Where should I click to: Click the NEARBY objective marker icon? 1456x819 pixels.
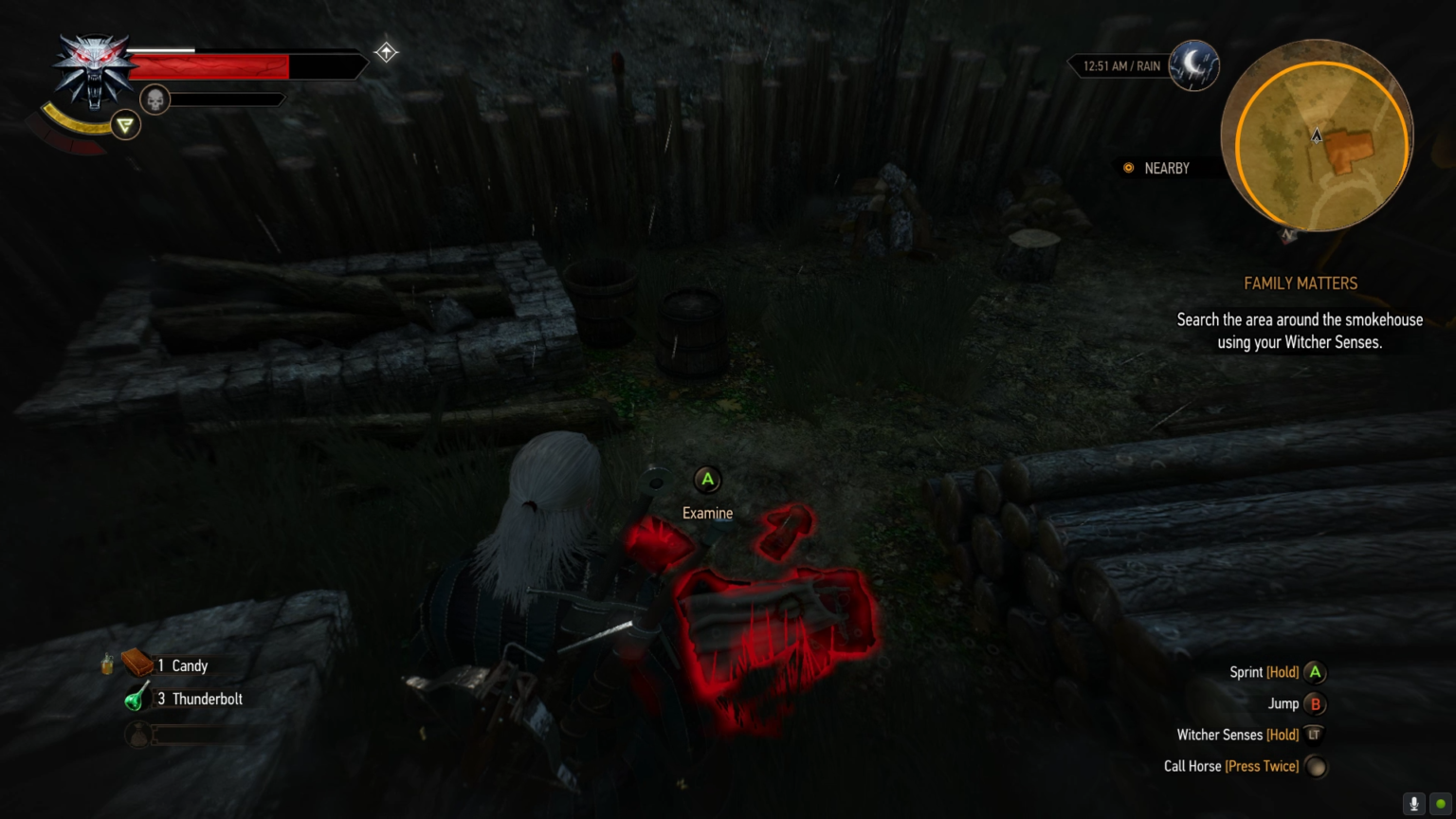click(1128, 168)
